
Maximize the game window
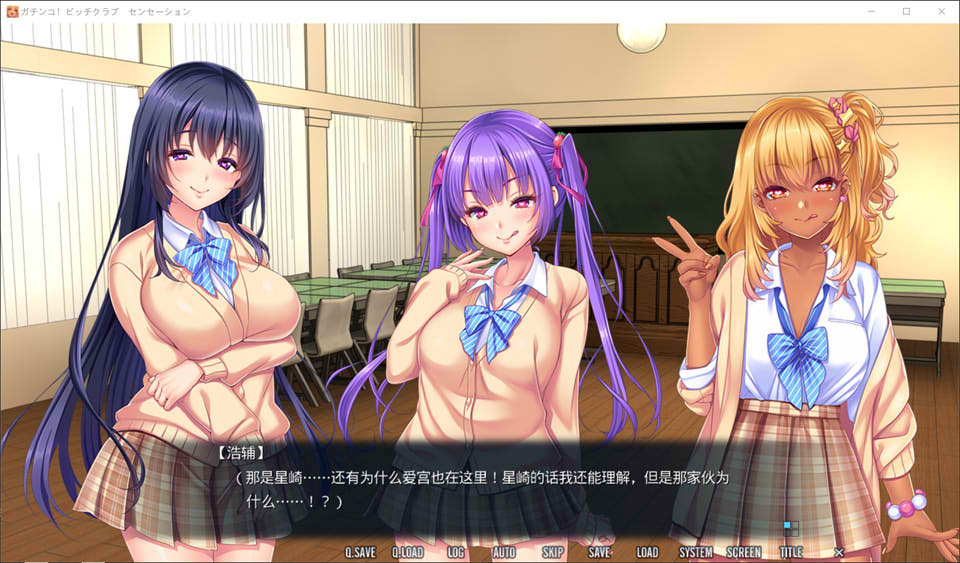[x=906, y=11]
